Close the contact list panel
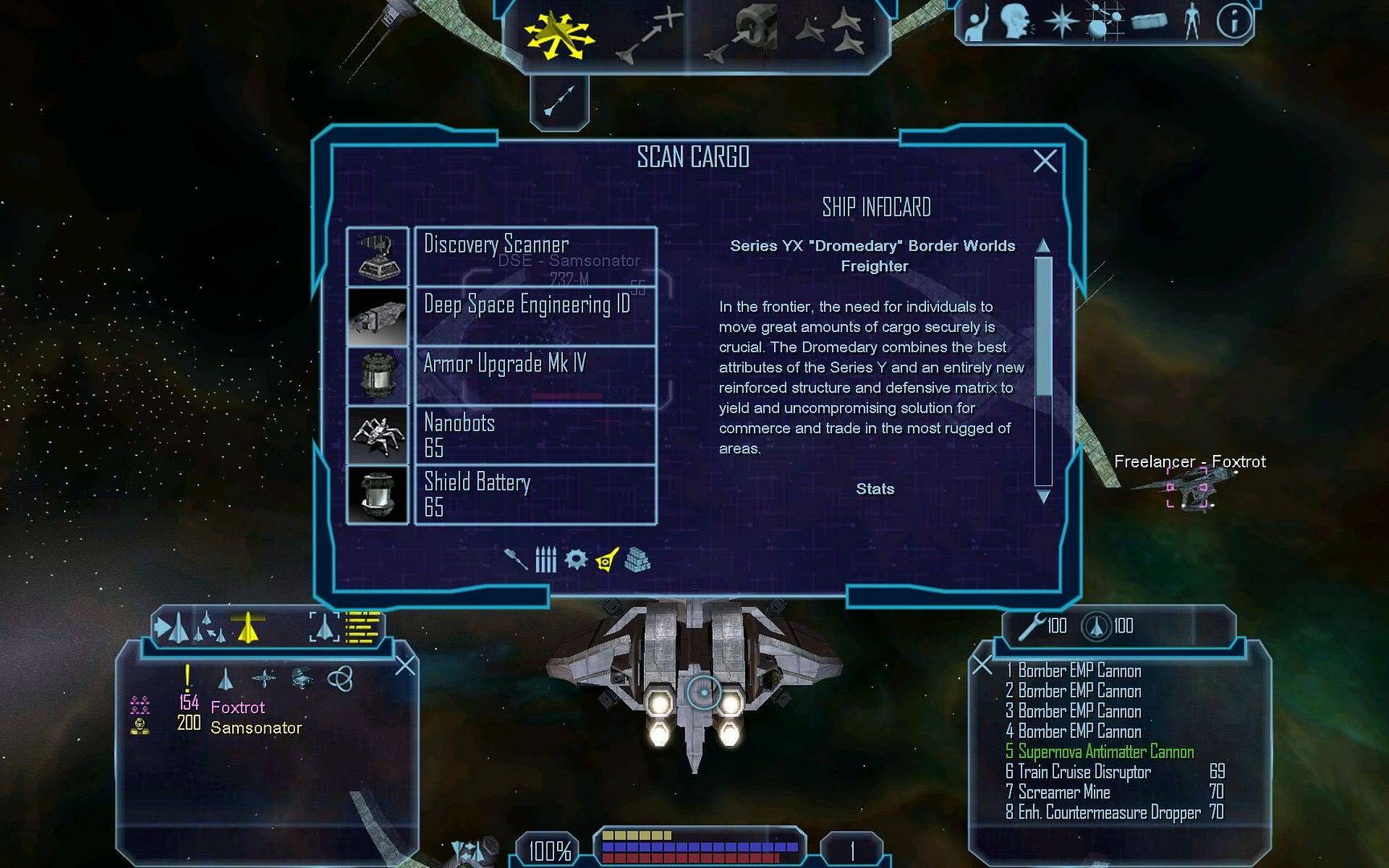 (x=406, y=665)
